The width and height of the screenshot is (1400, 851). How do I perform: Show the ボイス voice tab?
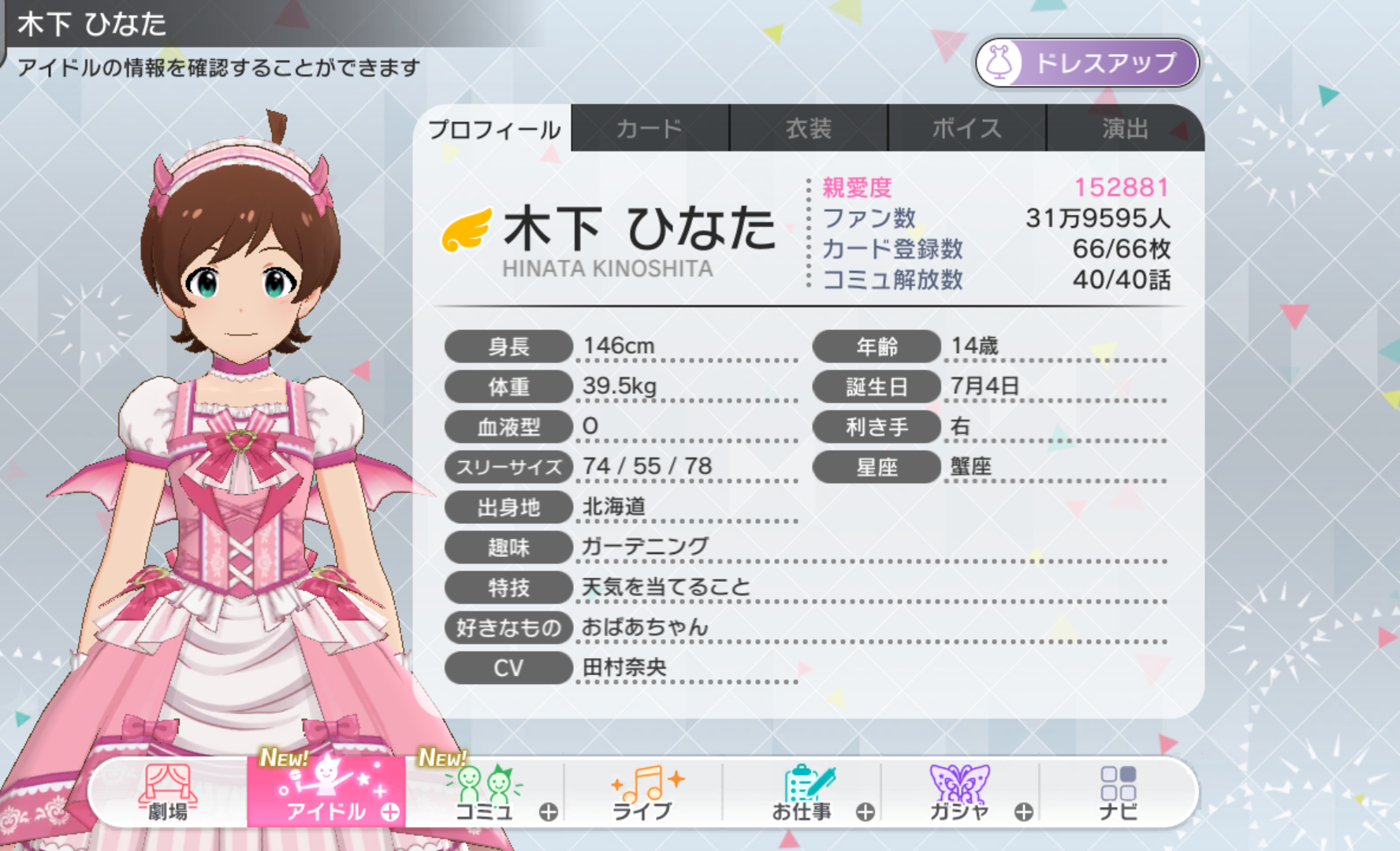point(966,128)
